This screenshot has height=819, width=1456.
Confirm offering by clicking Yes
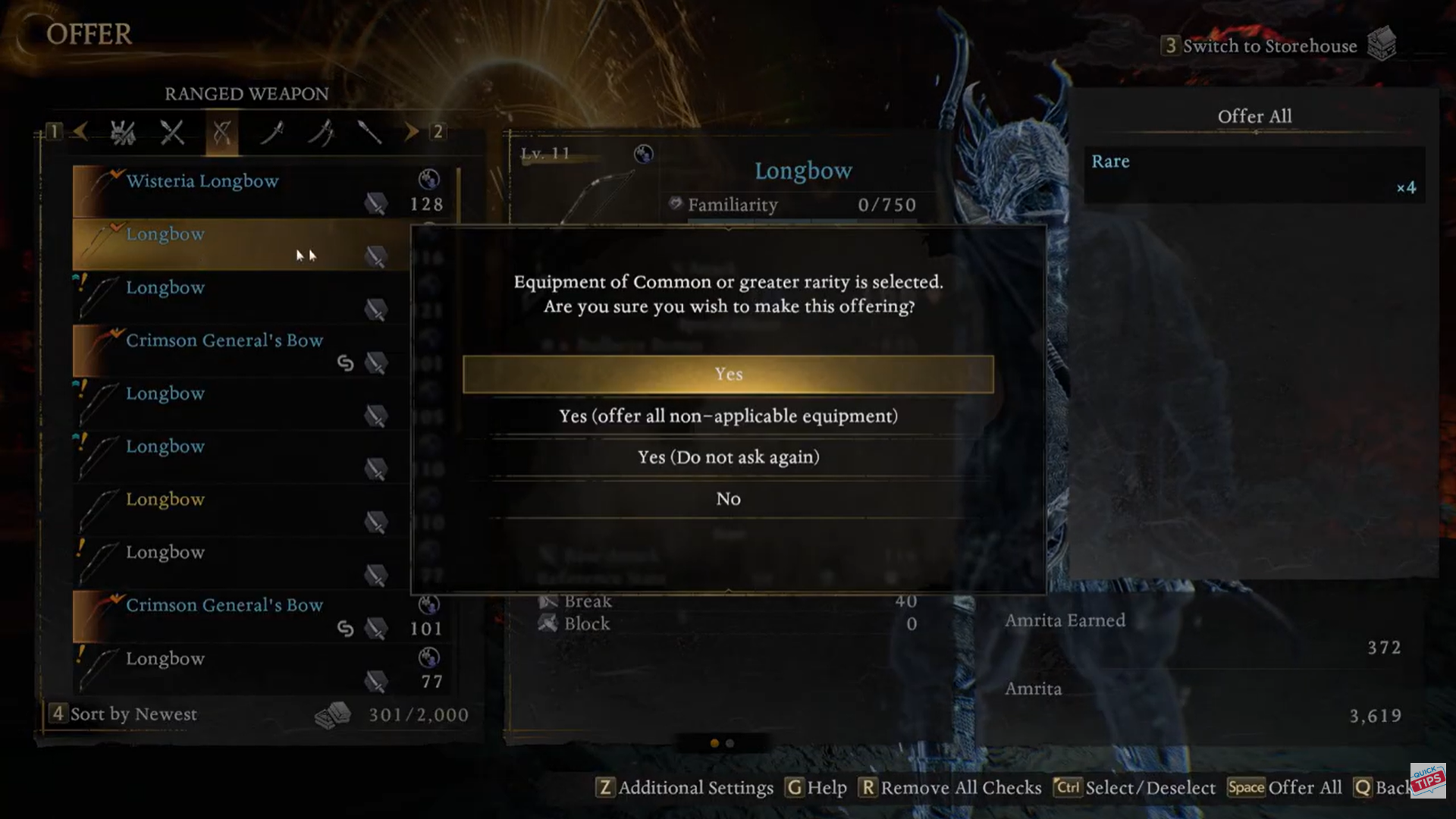point(727,374)
